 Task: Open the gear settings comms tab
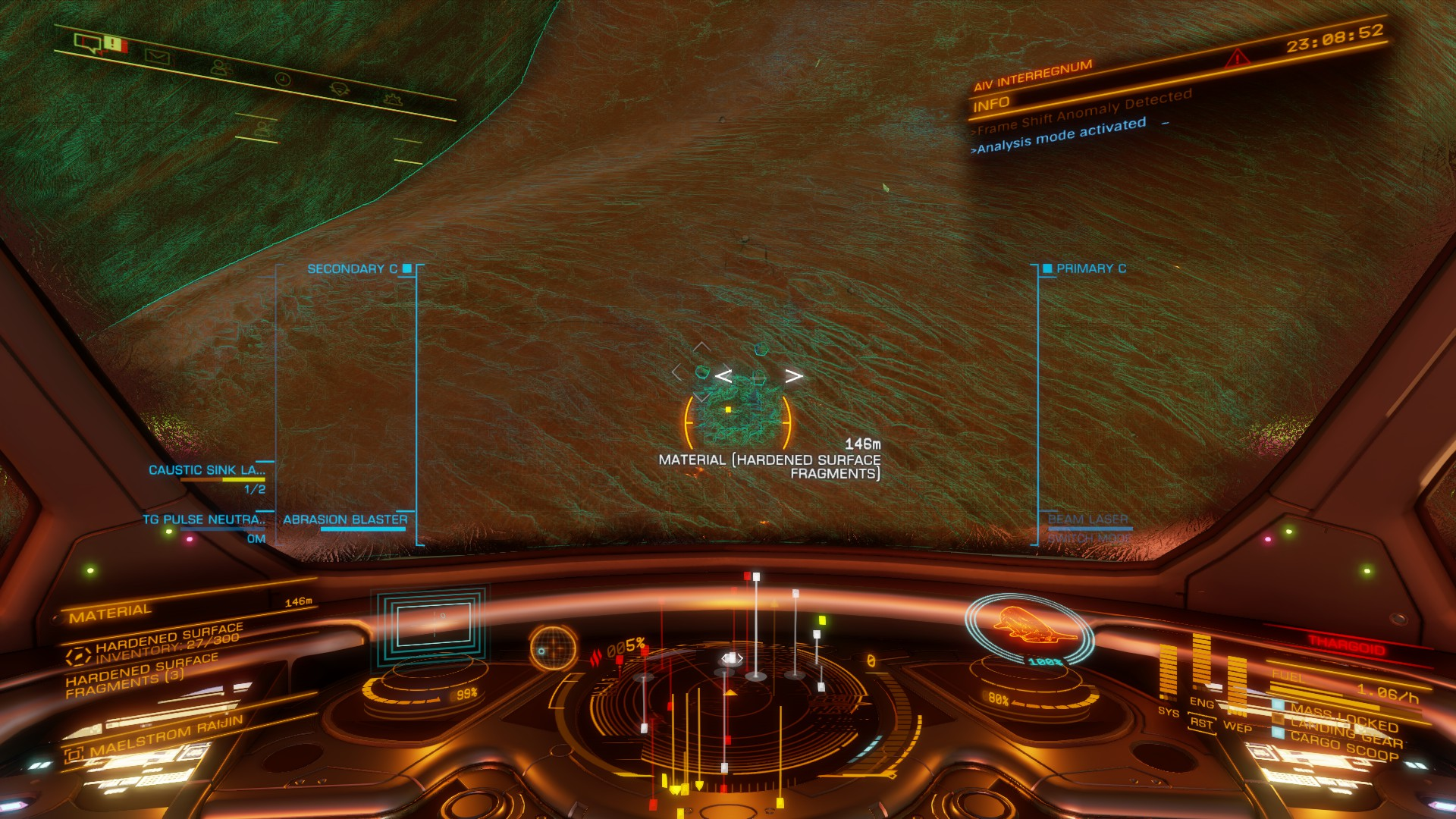[392, 99]
